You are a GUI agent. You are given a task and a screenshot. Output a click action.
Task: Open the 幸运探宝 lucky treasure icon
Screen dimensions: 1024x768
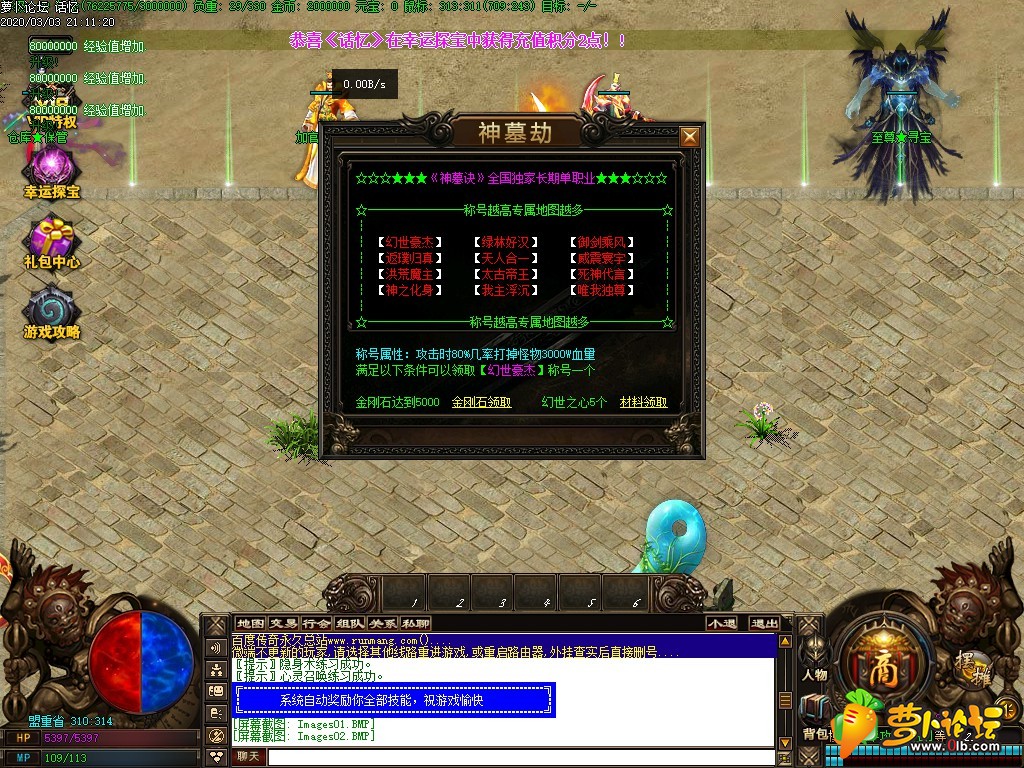pyautogui.click(x=51, y=170)
